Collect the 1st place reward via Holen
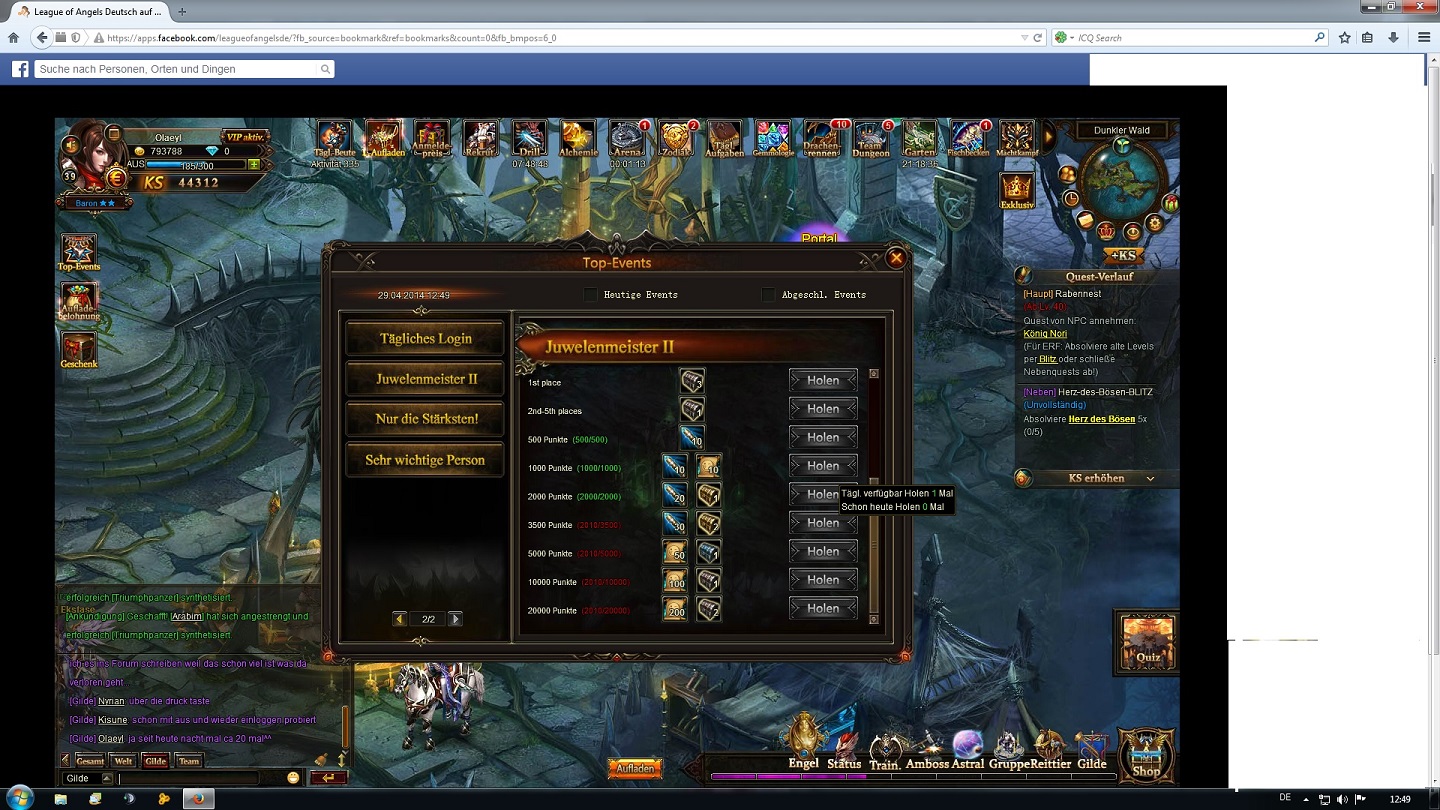1440x810 pixels. pos(823,380)
